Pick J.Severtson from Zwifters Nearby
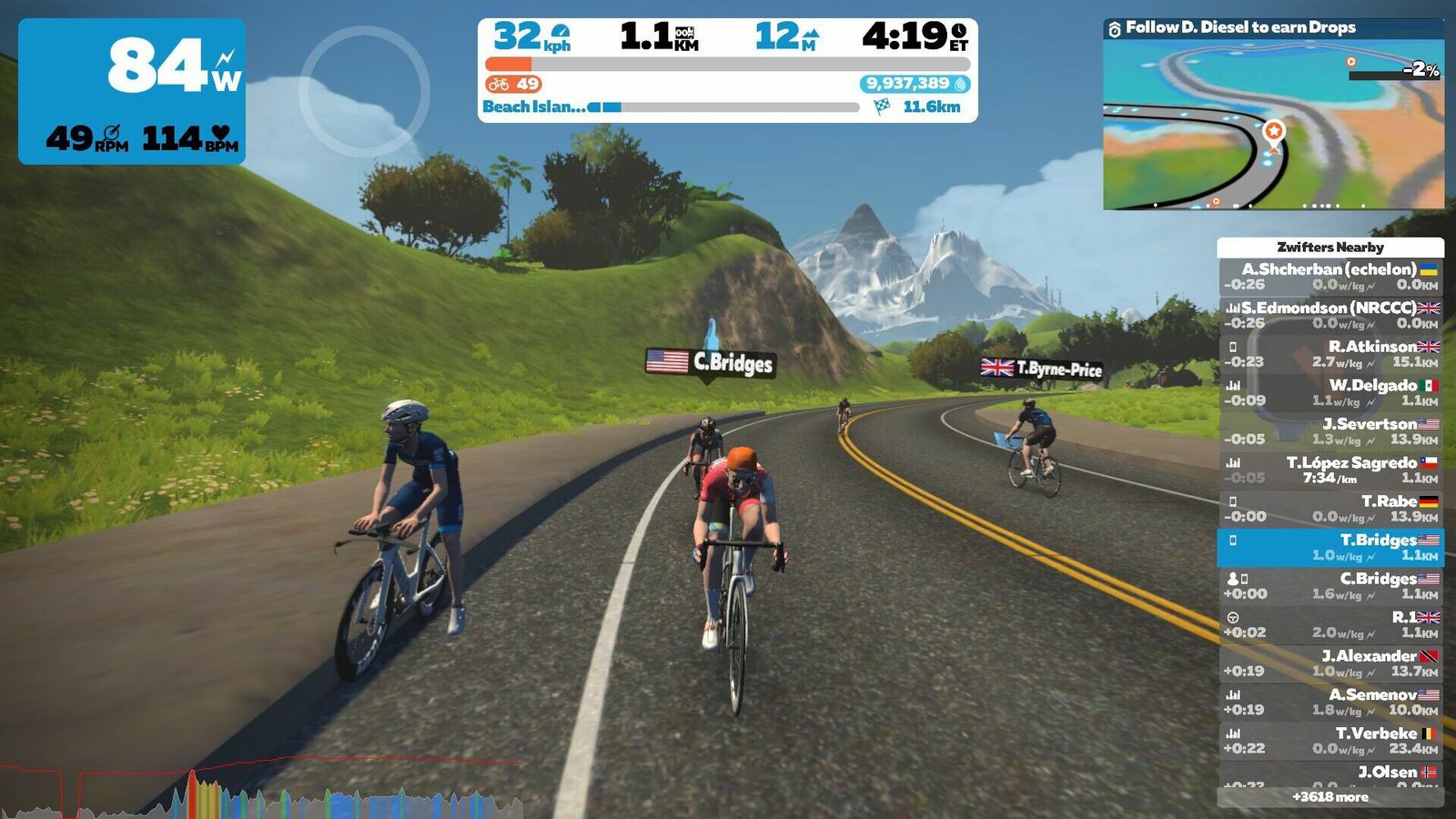 tap(1330, 431)
